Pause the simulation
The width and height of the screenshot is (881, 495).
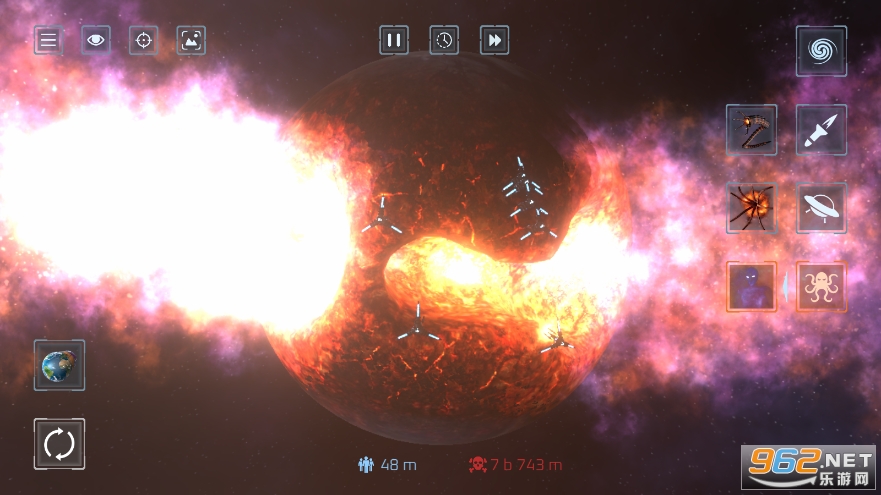coord(394,40)
